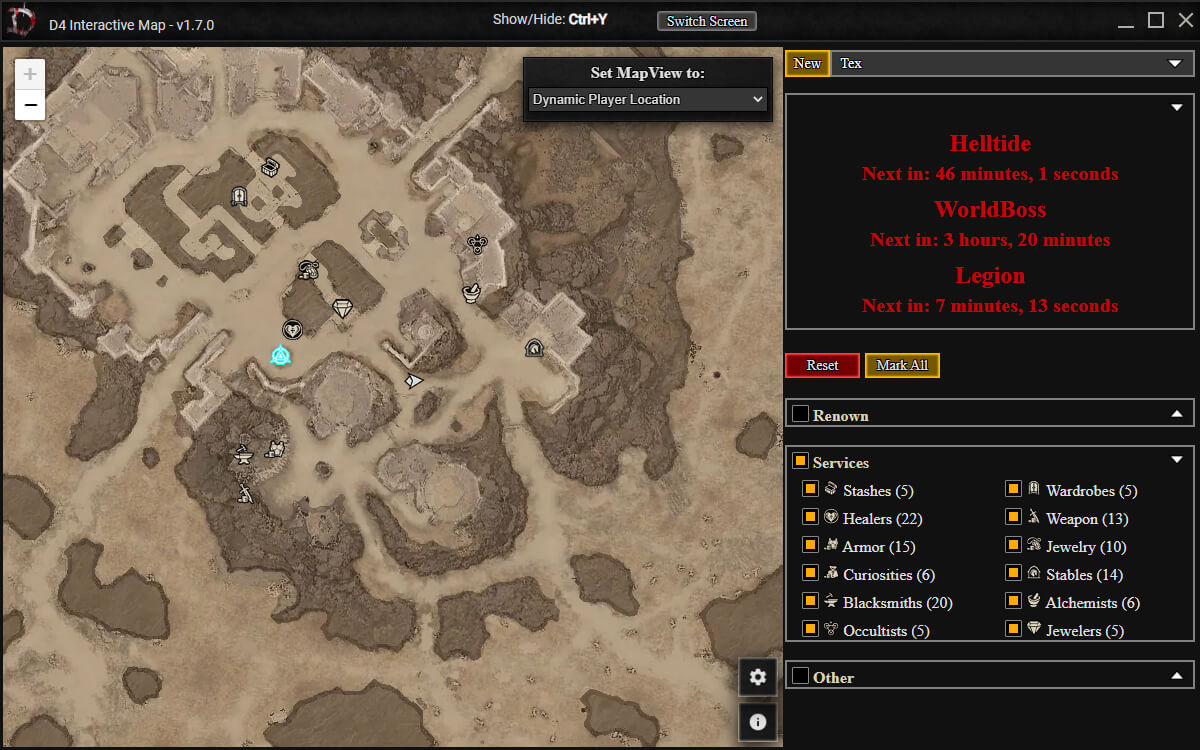
Task: Create a New profile
Action: [807, 63]
